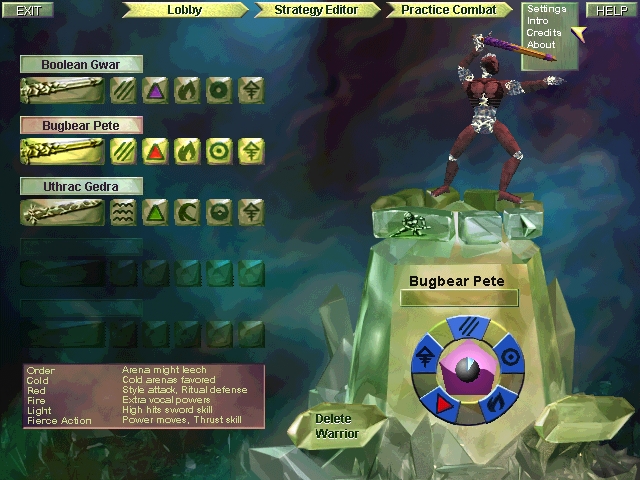Play the Intro from the menu
Screen dimensions: 640x480
click(x=538, y=21)
